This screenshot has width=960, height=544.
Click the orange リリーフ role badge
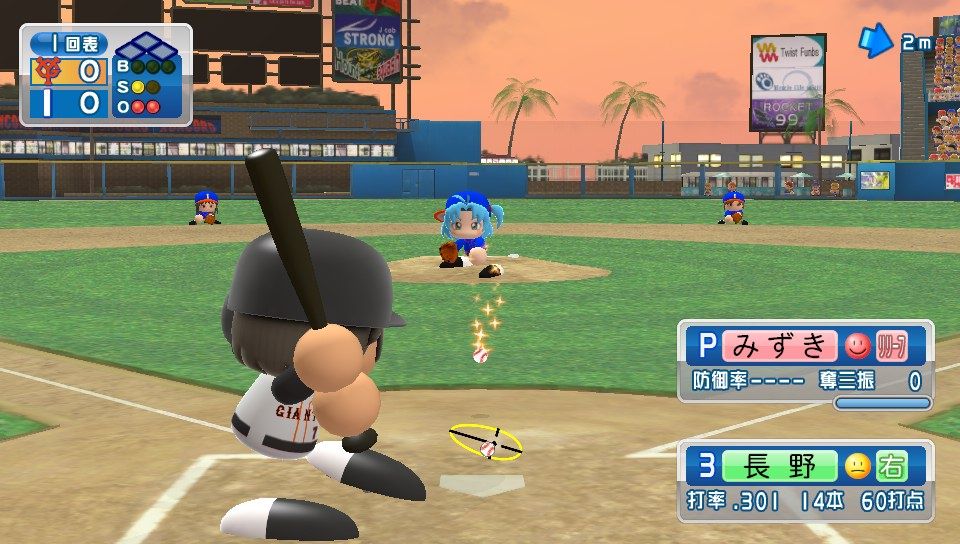(890, 346)
